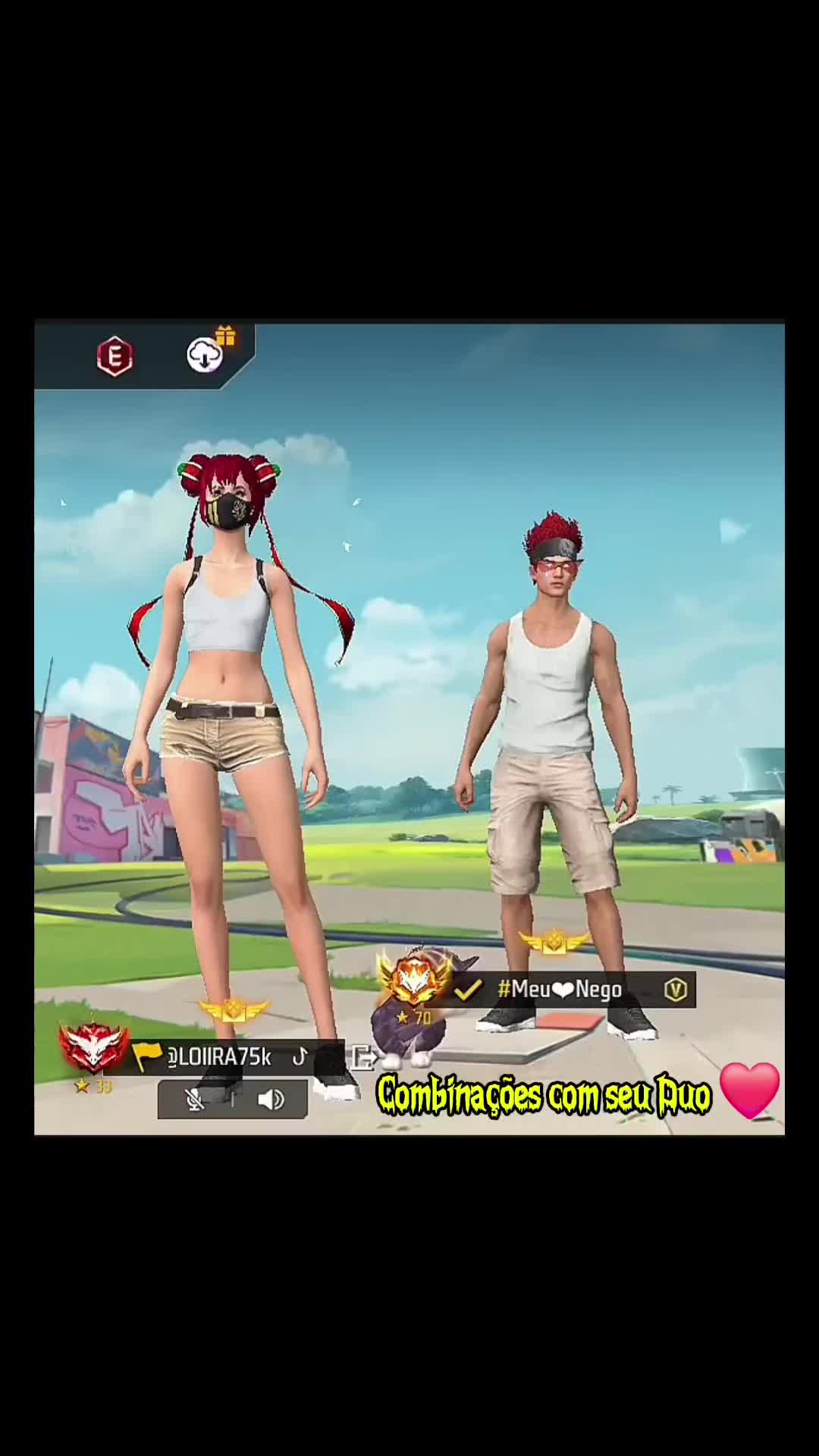
Task: Select the @LOIIRA75k player name plate
Action: point(219,1056)
